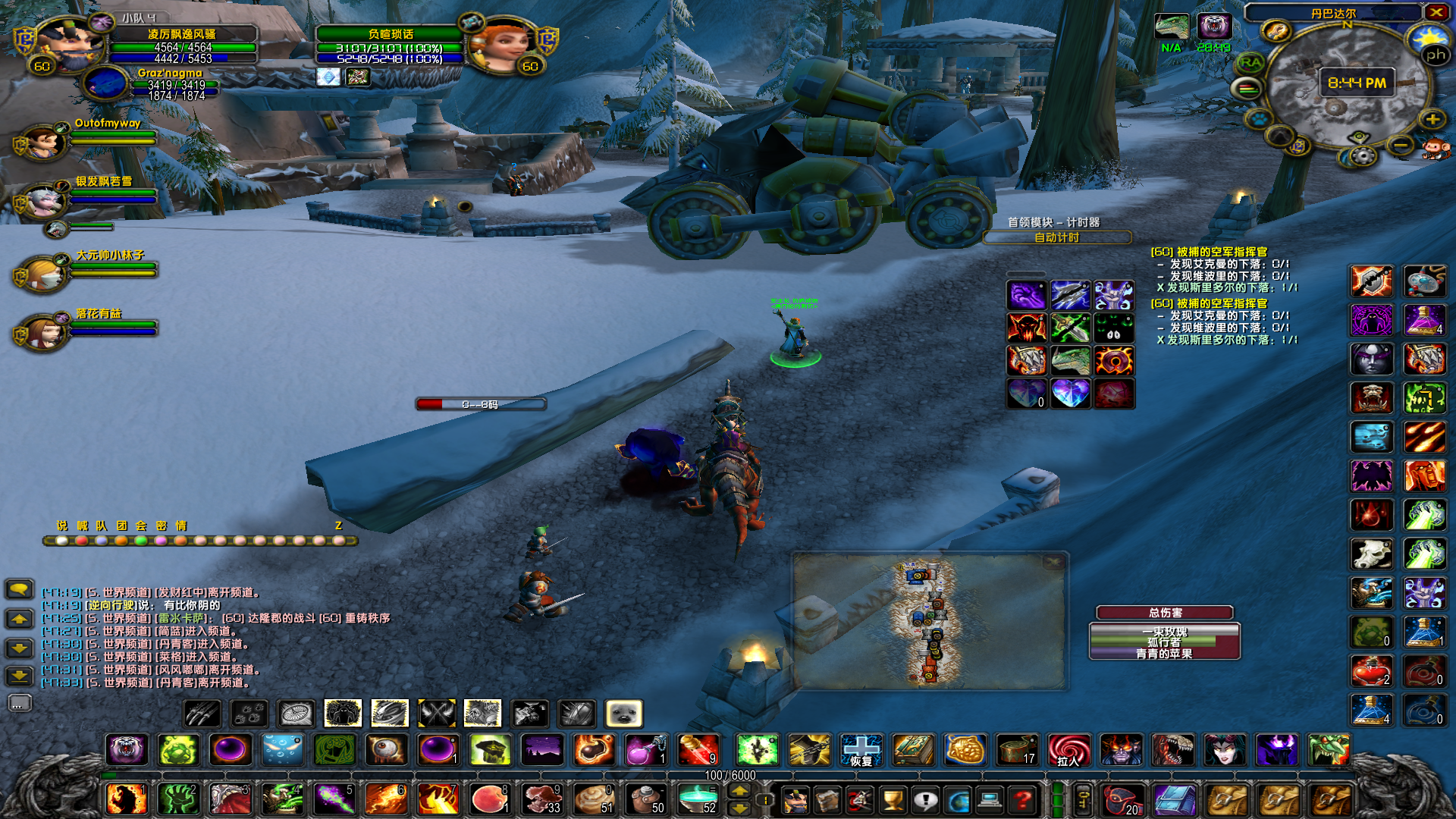1456x819 pixels.
Task: Open the chat menu speech bubble button
Action: point(19,588)
